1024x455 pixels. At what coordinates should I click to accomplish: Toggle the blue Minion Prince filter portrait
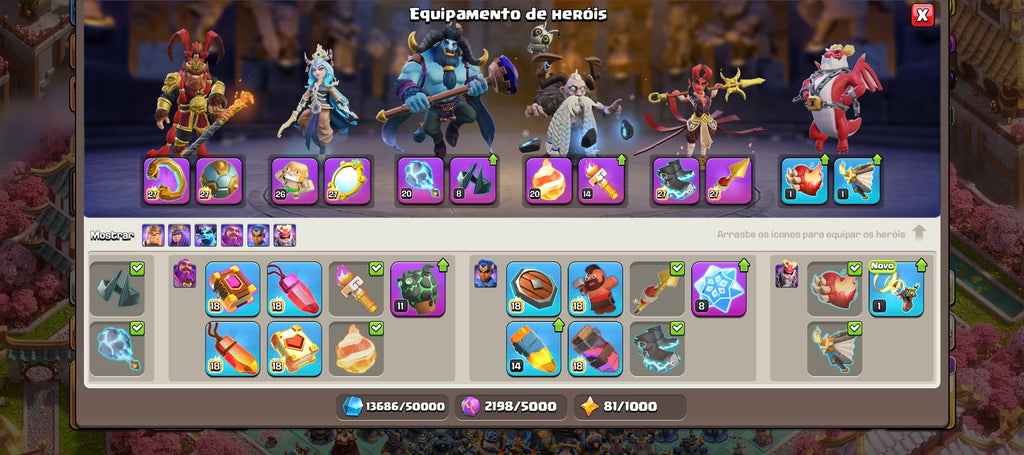click(x=205, y=235)
